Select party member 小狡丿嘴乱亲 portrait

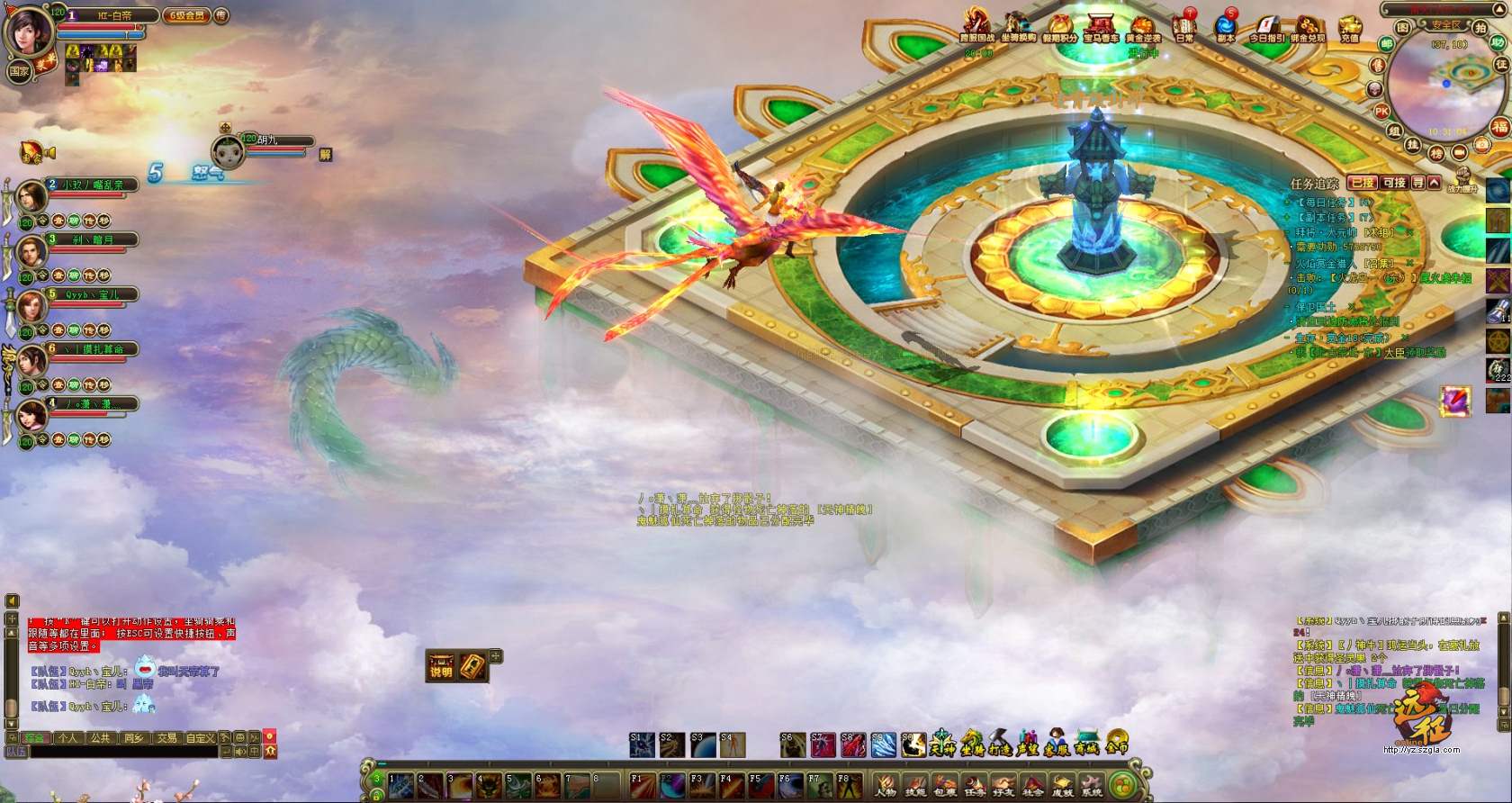coord(32,196)
